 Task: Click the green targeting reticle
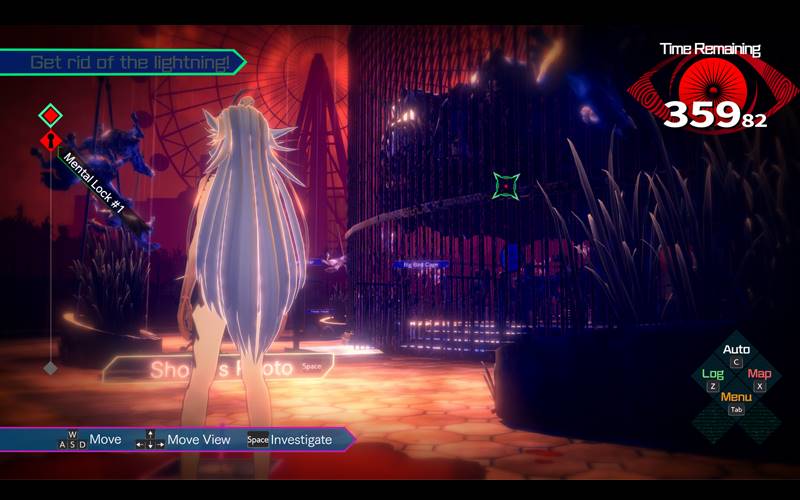[507, 185]
